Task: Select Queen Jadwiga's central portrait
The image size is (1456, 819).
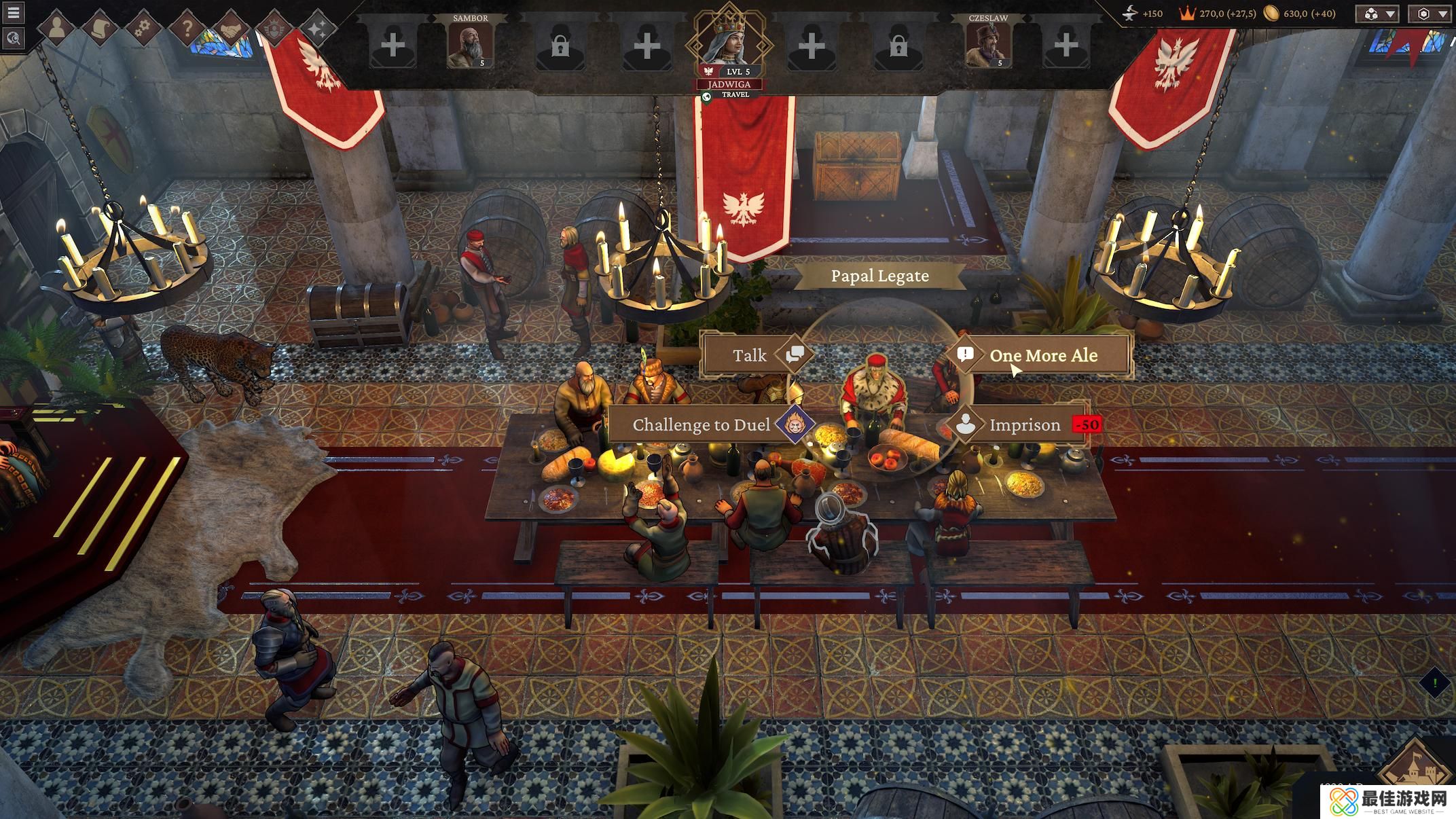Action: click(728, 42)
